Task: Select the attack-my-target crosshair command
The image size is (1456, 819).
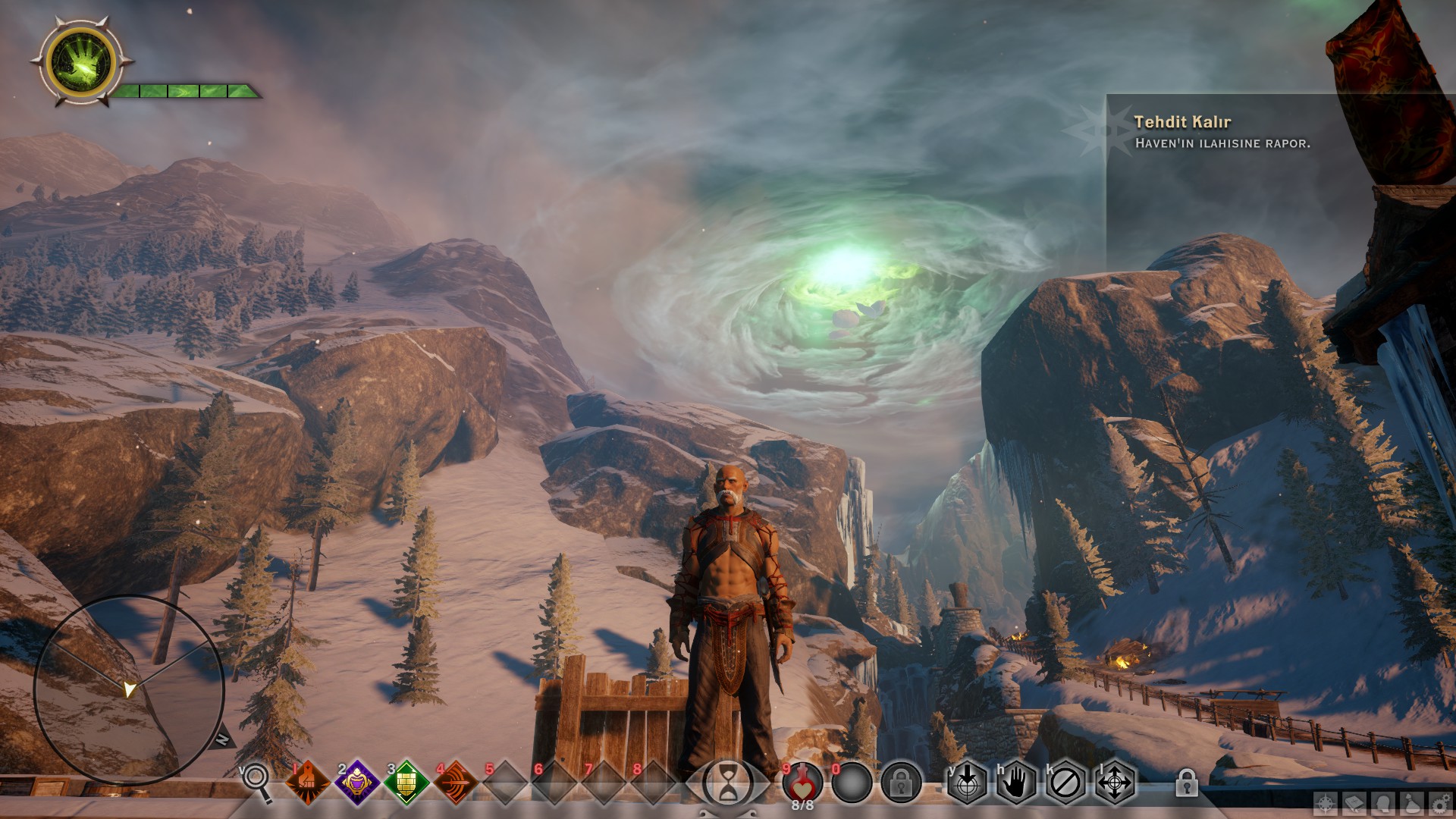Action: click(x=967, y=783)
